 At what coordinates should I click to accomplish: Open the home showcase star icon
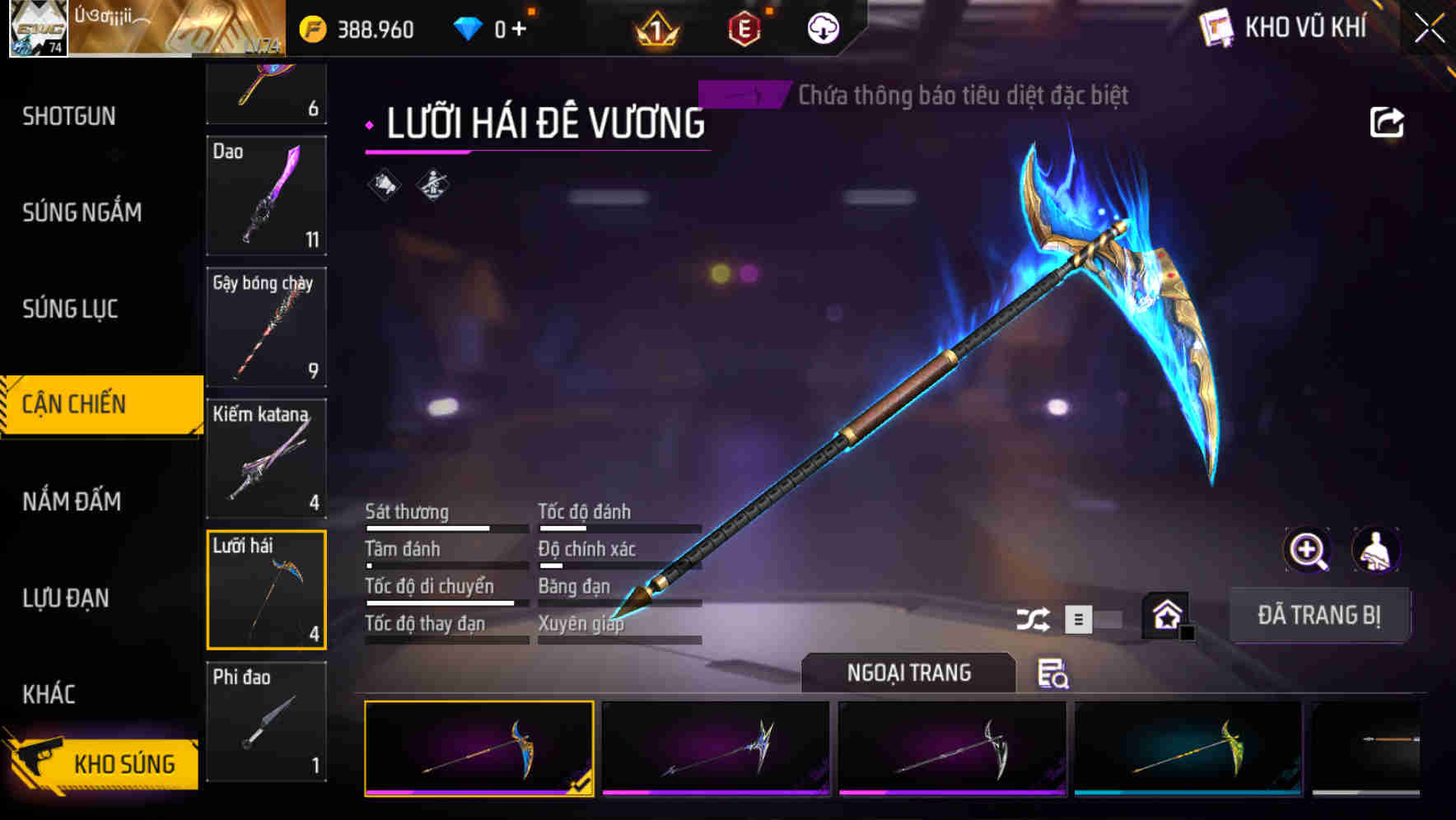point(1166,614)
